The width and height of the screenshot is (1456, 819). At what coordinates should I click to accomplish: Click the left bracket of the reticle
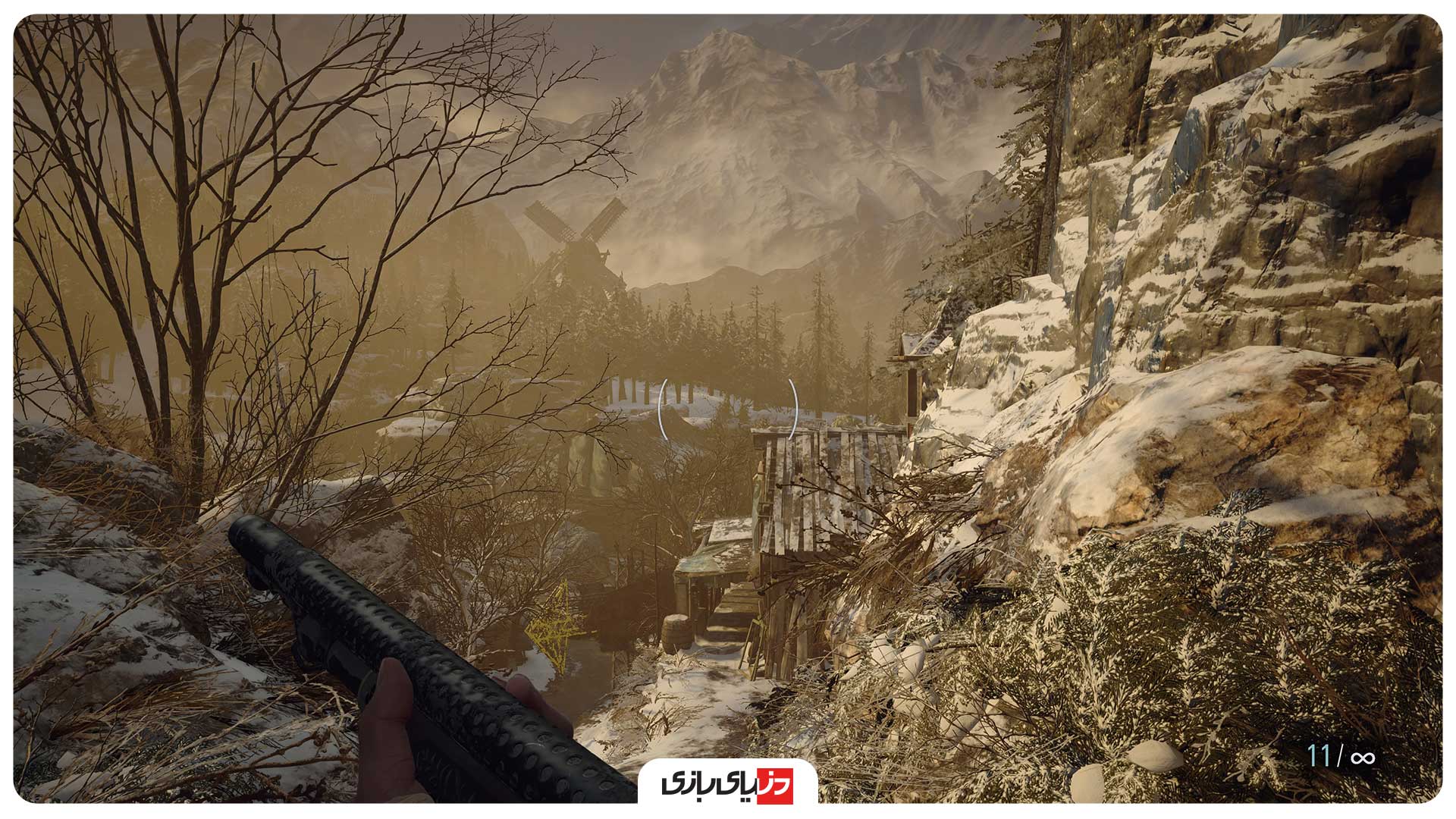pos(662,409)
